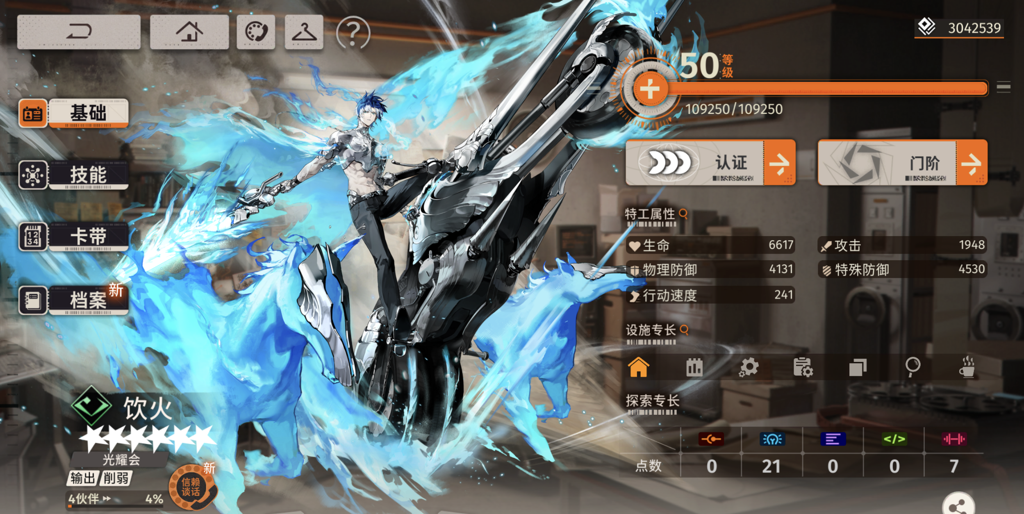Select the calendar facility specialty icon
Viewport: 1024px width, 514px height.
pos(693,367)
